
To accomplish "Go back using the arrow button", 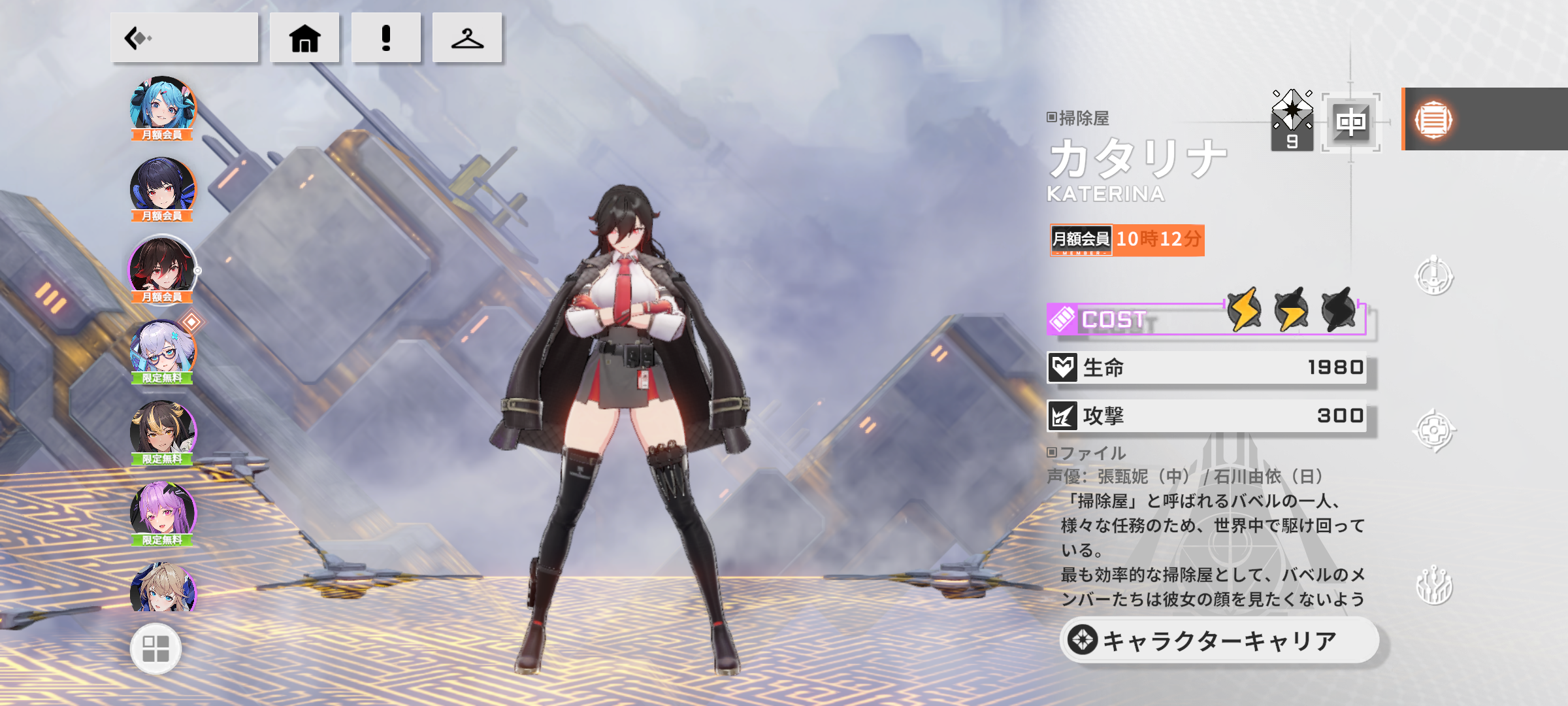I will coord(184,38).
